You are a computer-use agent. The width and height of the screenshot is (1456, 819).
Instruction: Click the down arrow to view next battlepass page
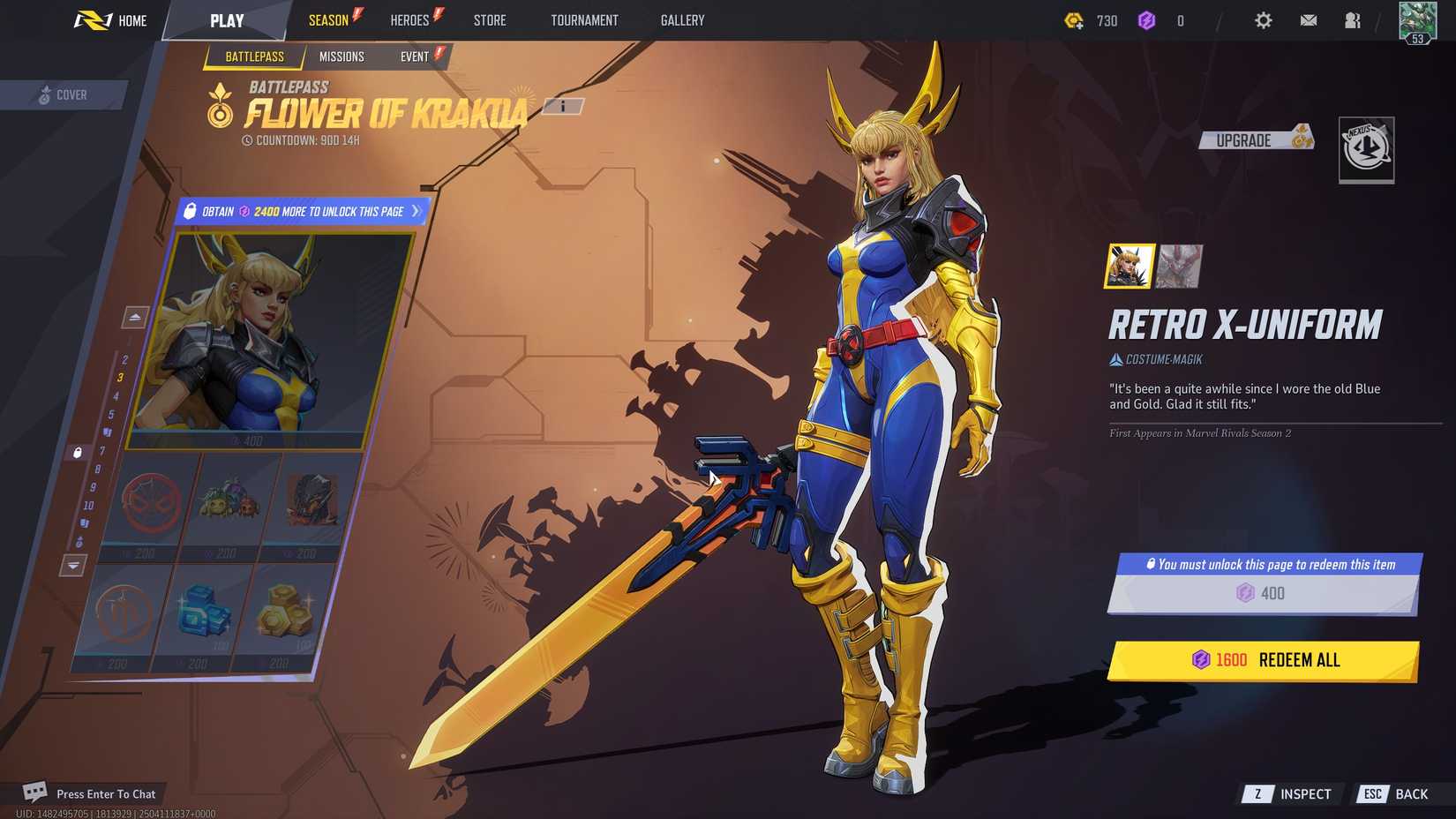point(71,566)
